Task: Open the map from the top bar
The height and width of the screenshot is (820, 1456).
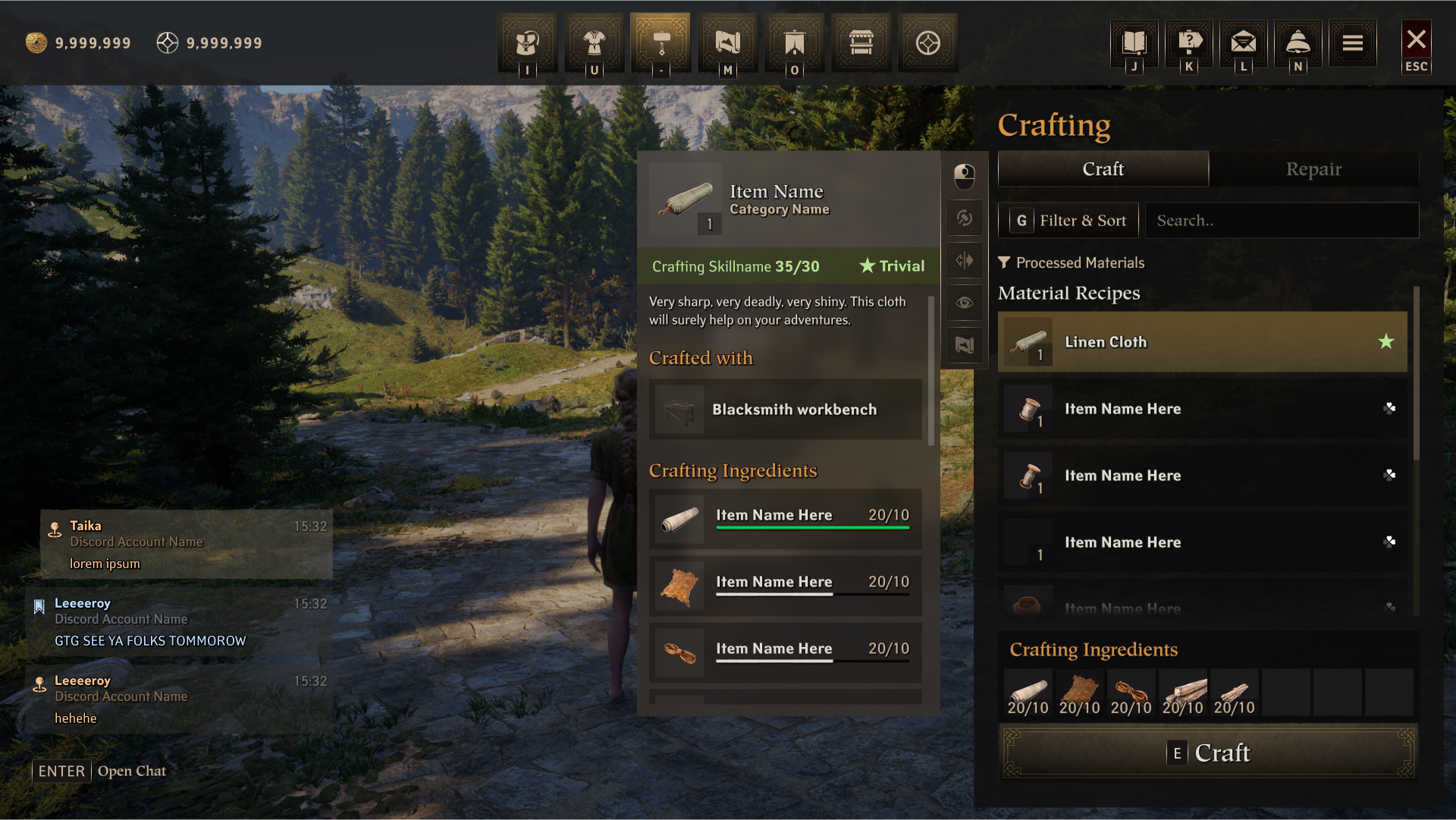Action: pyautogui.click(x=728, y=42)
